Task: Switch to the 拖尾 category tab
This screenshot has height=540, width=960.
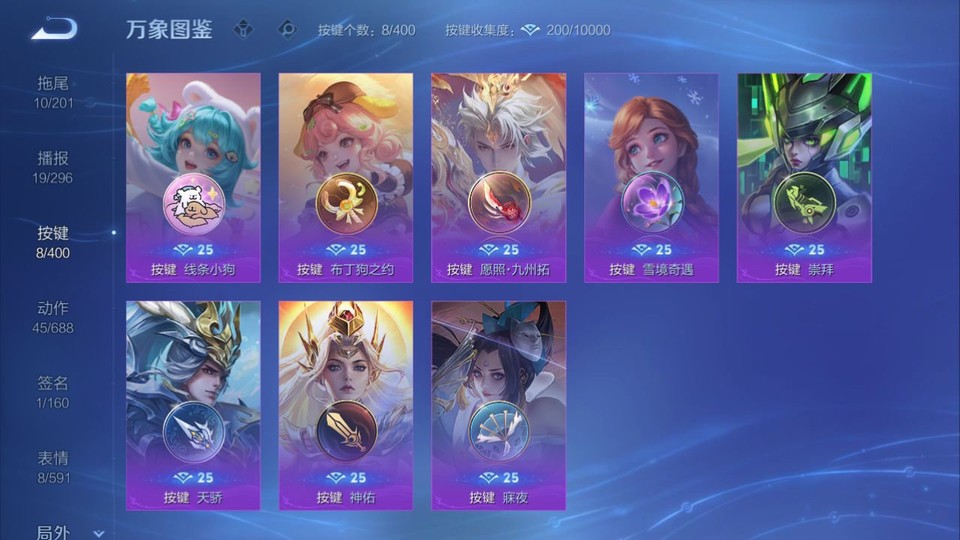Action: (53, 91)
